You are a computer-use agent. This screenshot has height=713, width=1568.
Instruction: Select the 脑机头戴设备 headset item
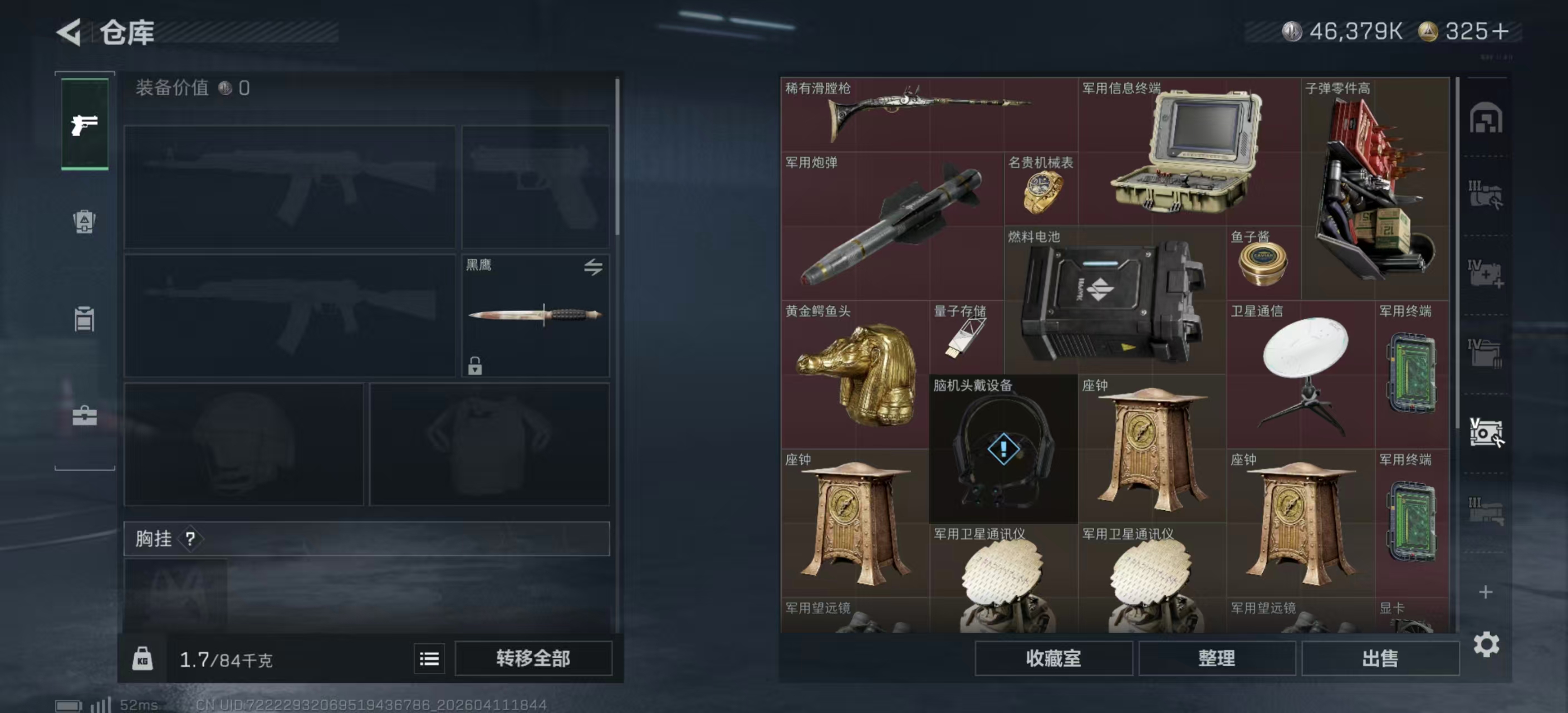(1002, 449)
